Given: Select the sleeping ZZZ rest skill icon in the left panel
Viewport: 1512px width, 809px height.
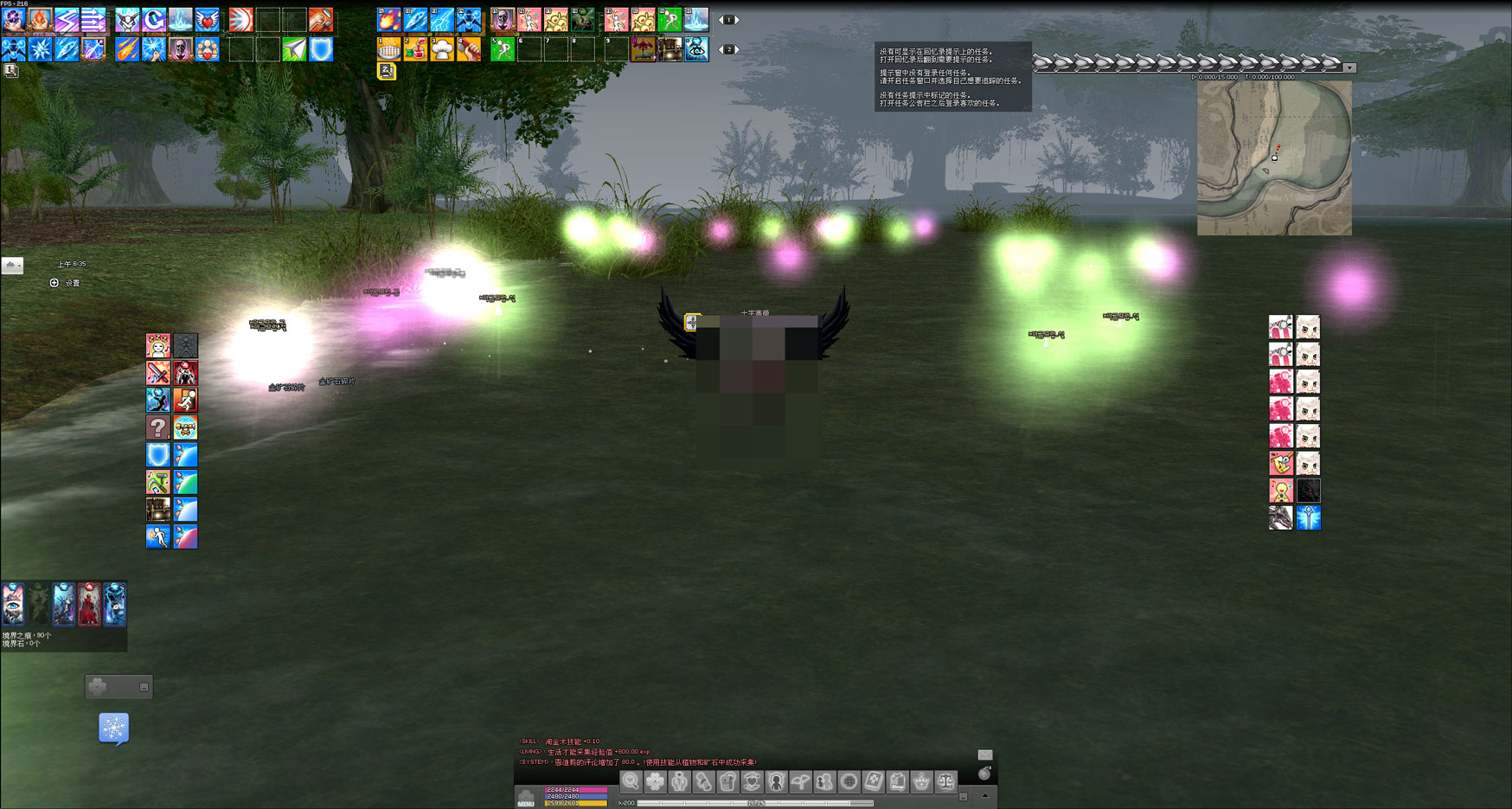Looking at the screenshot, I should (158, 346).
